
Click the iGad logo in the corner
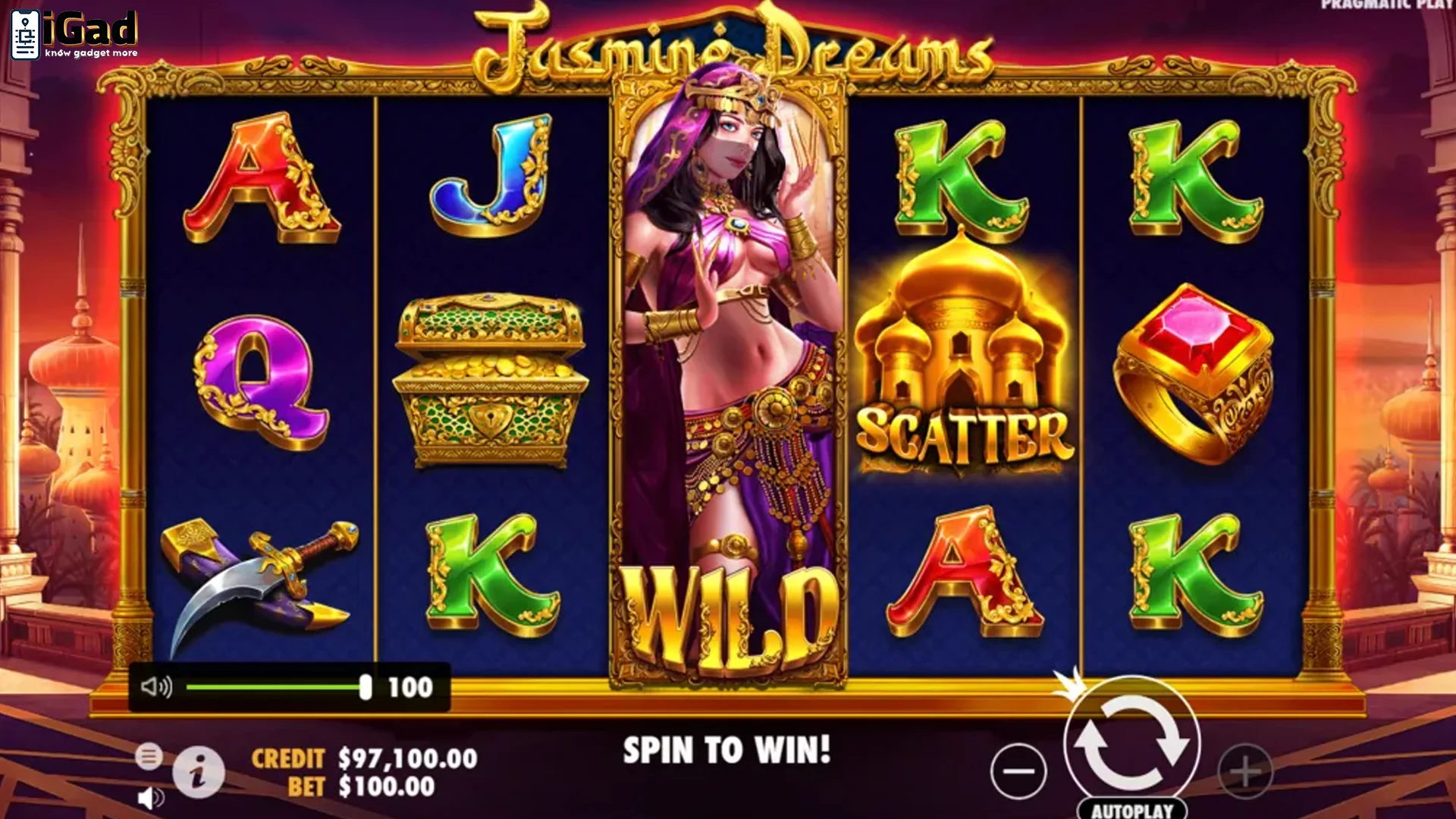click(72, 32)
